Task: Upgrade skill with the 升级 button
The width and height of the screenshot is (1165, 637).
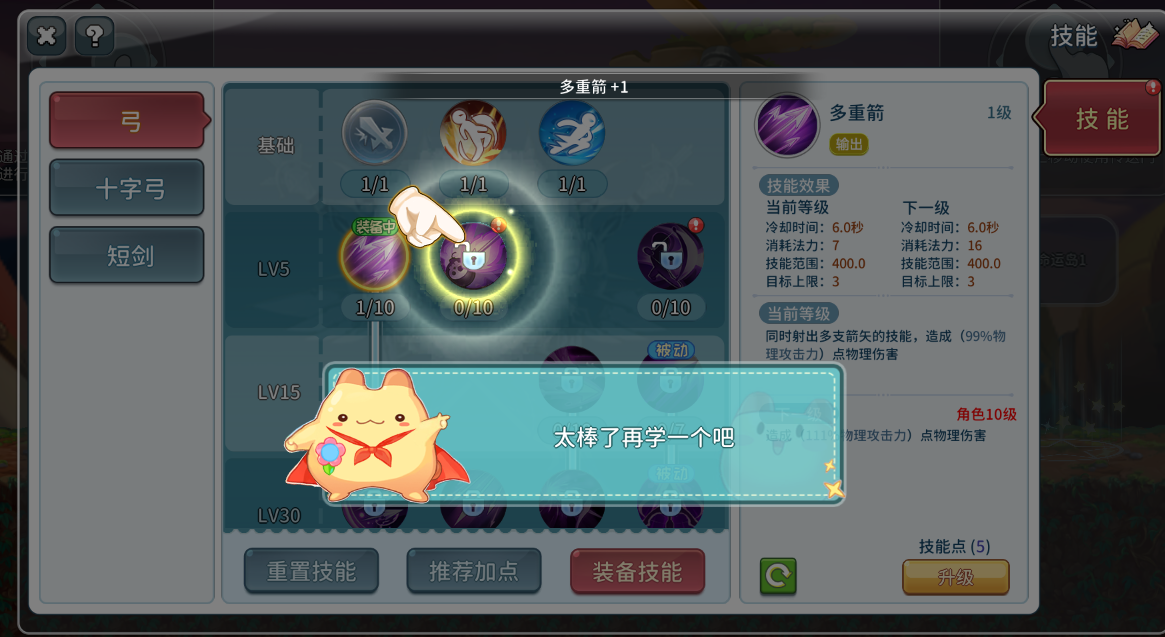Action: pos(955,578)
